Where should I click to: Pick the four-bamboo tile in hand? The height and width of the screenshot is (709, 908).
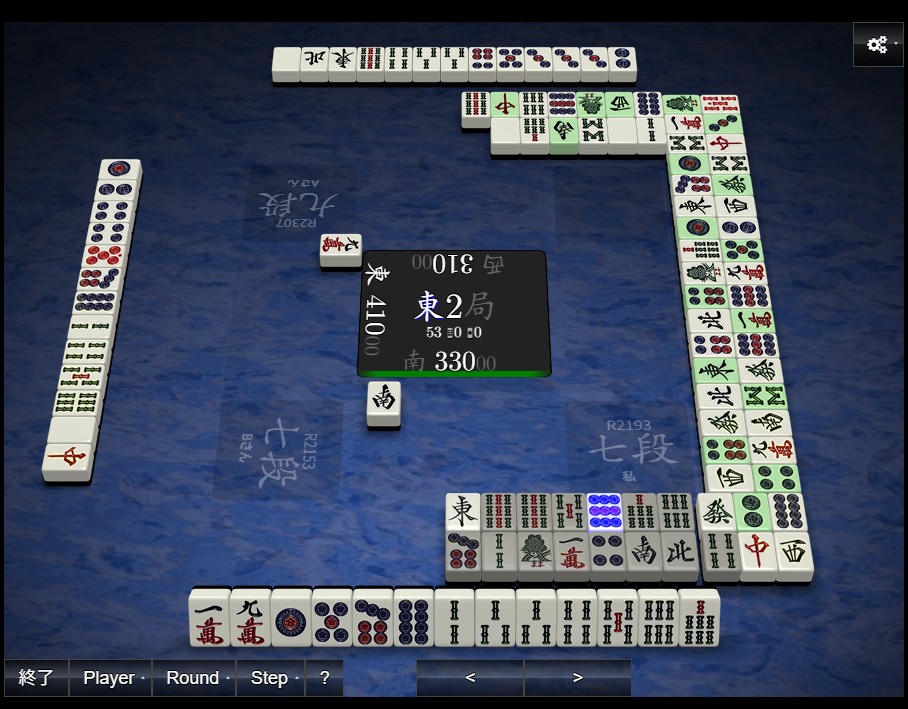(576, 618)
